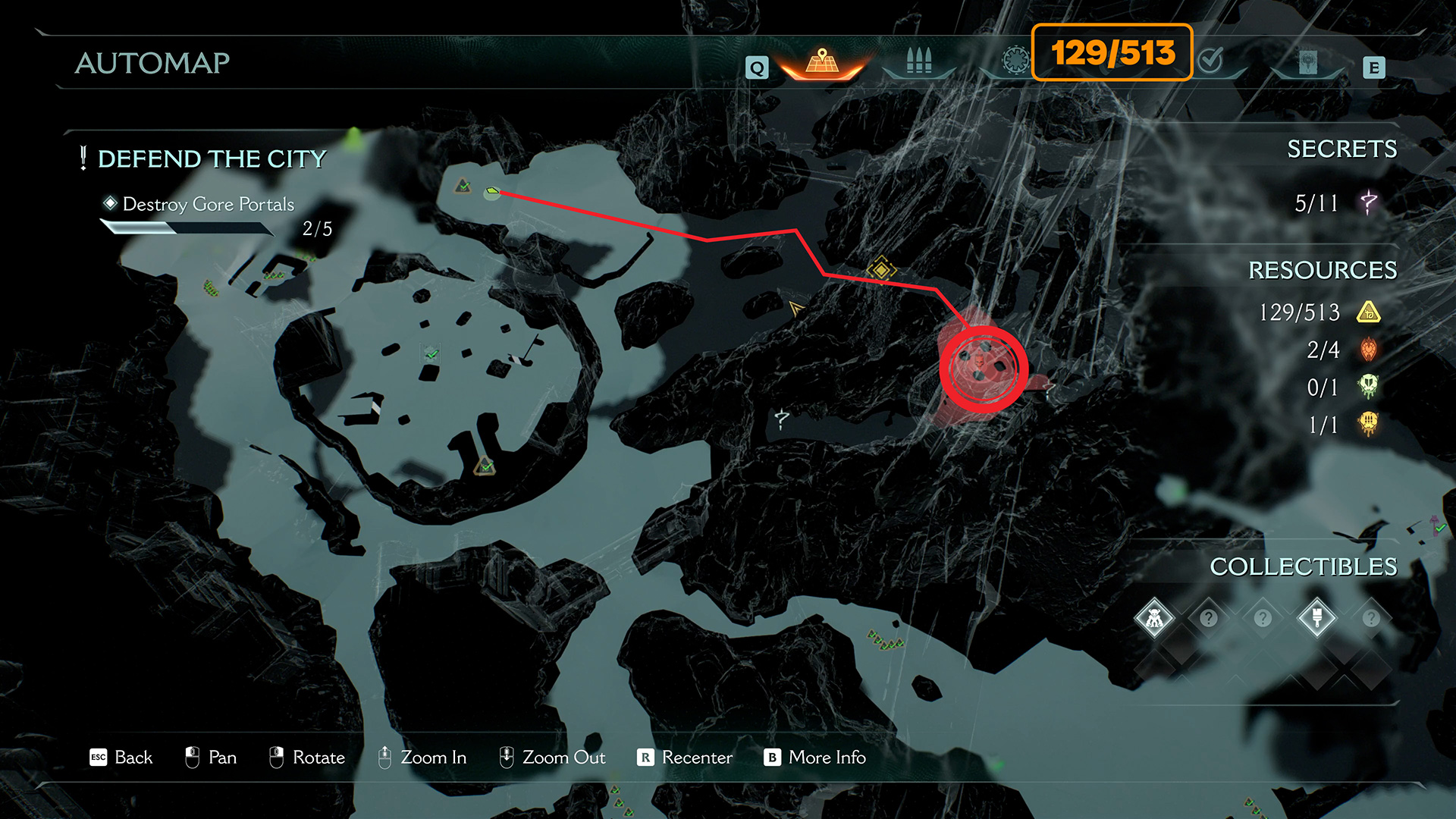Click the gold resource icon
The image size is (1456, 819).
[1369, 312]
